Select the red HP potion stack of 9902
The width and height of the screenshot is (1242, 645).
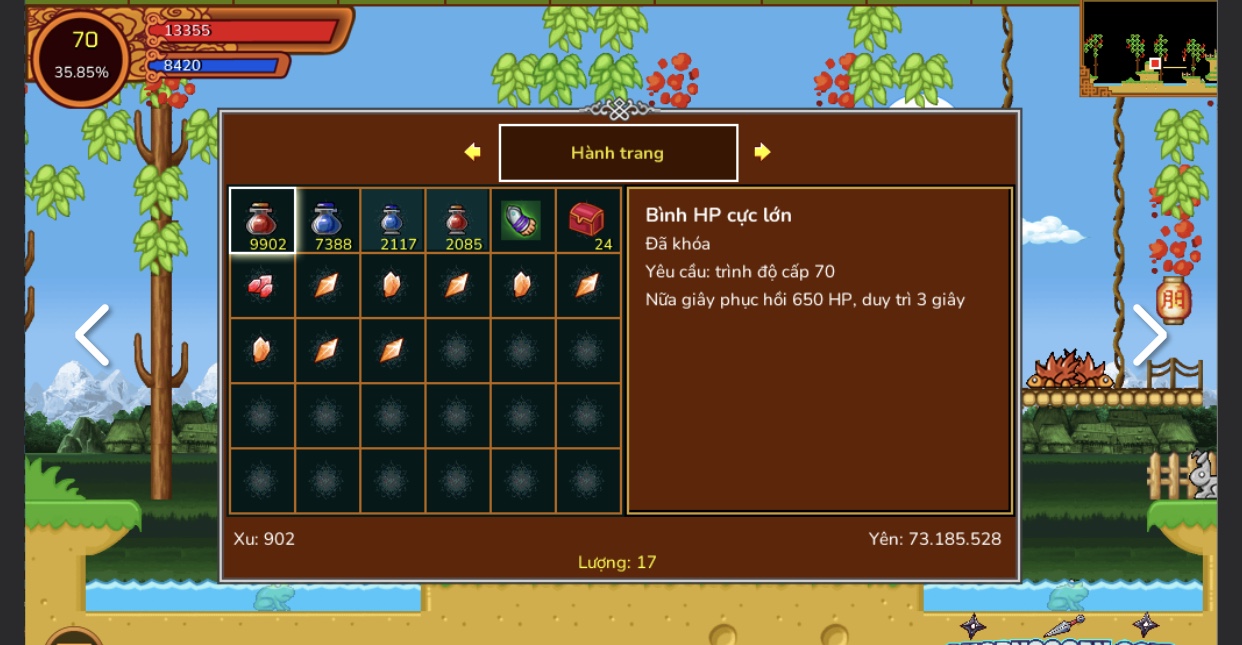click(262, 220)
